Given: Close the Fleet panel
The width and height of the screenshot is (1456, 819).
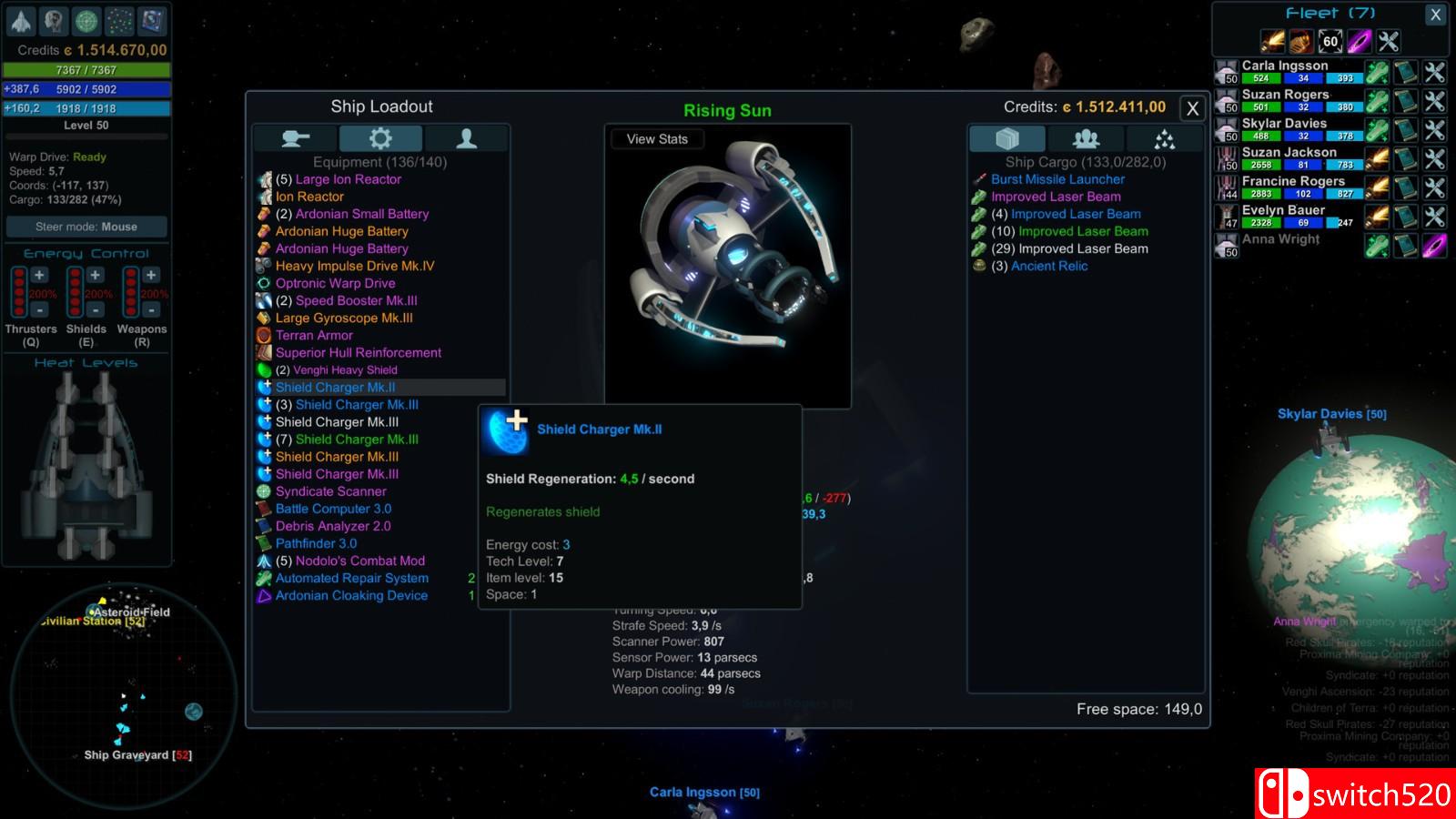Looking at the screenshot, I should pyautogui.click(x=1435, y=15).
